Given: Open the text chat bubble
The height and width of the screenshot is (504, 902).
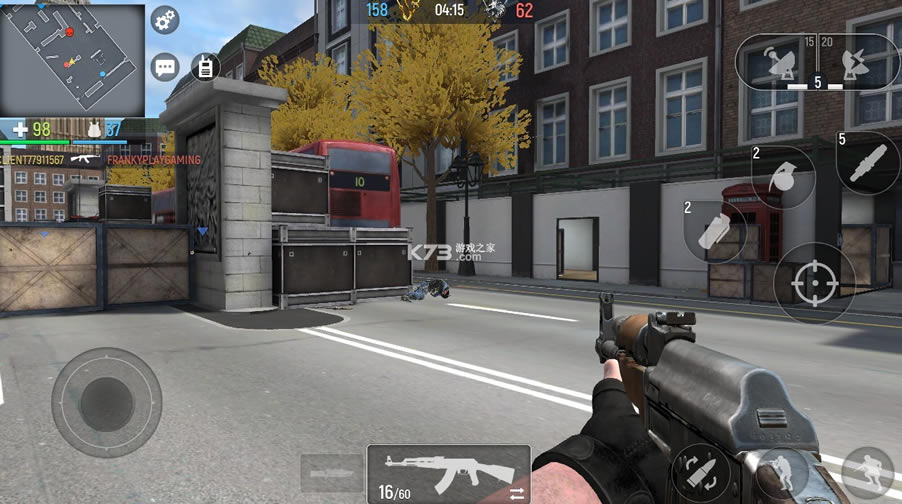Looking at the screenshot, I should coord(165,67).
